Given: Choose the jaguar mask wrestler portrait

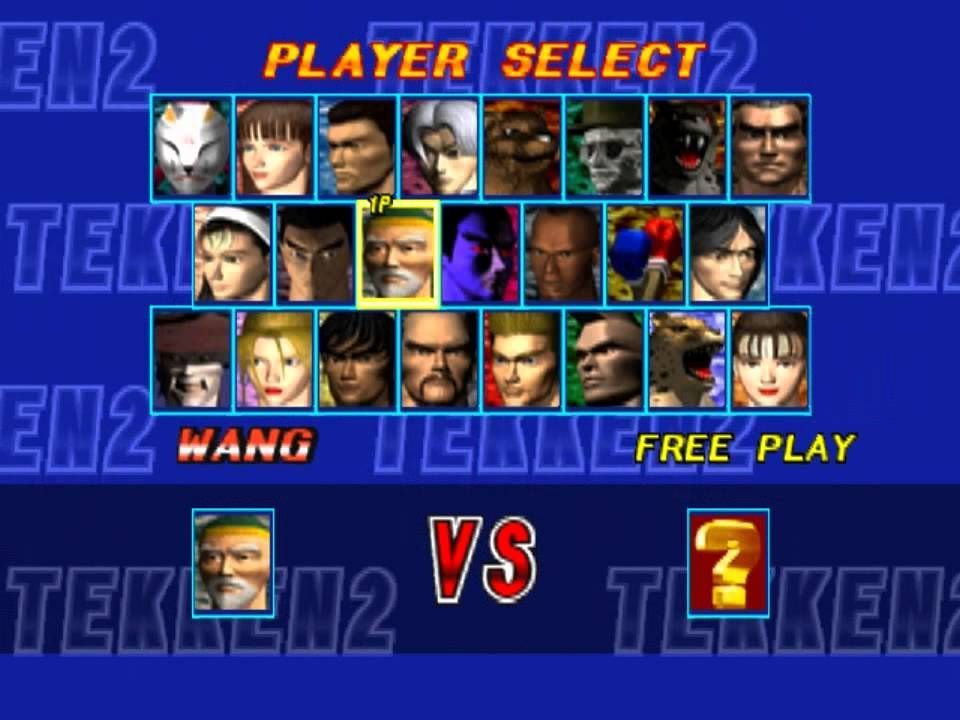Looking at the screenshot, I should 688,360.
